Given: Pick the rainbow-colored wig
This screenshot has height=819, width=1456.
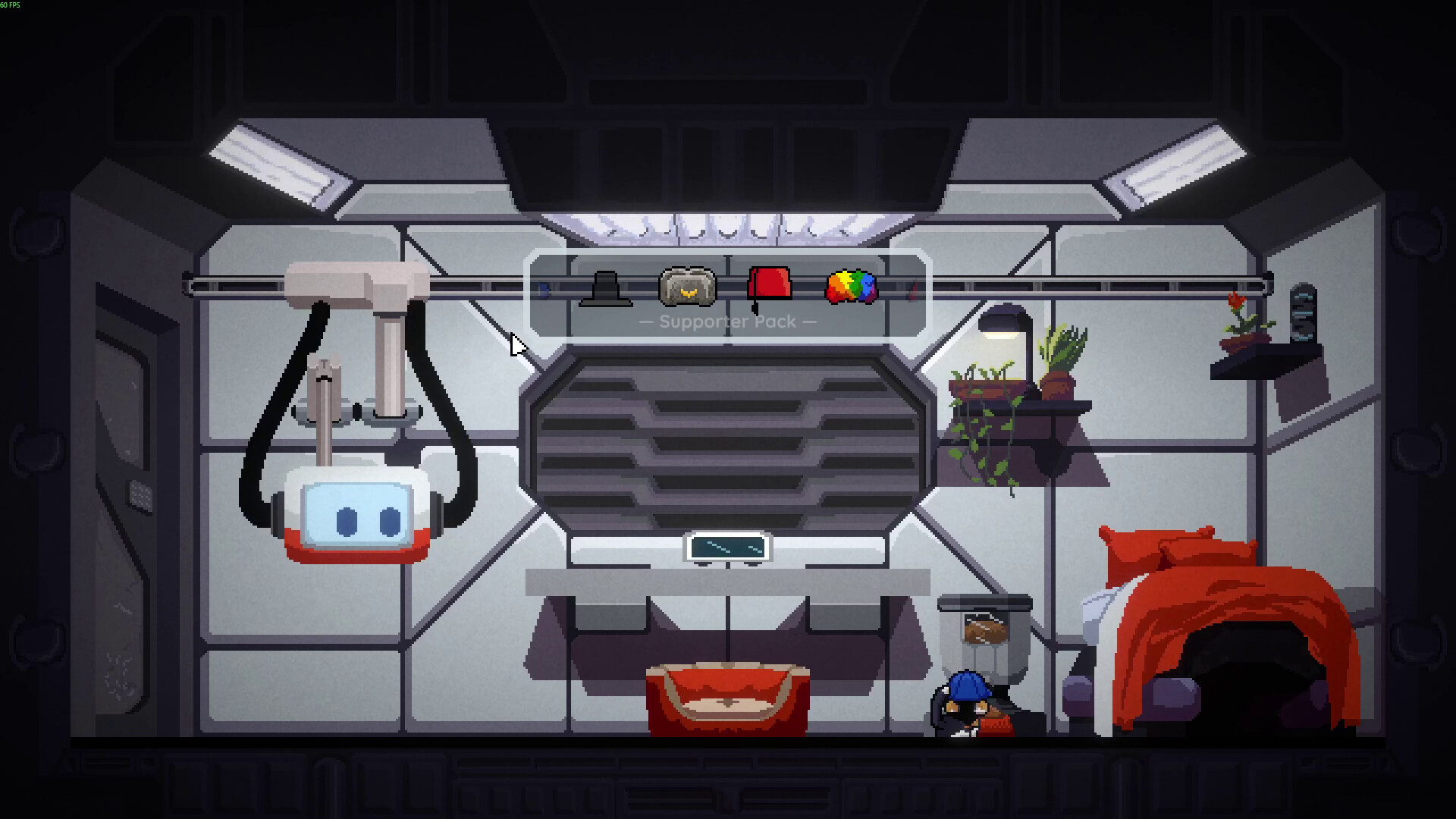Looking at the screenshot, I should point(851,287).
